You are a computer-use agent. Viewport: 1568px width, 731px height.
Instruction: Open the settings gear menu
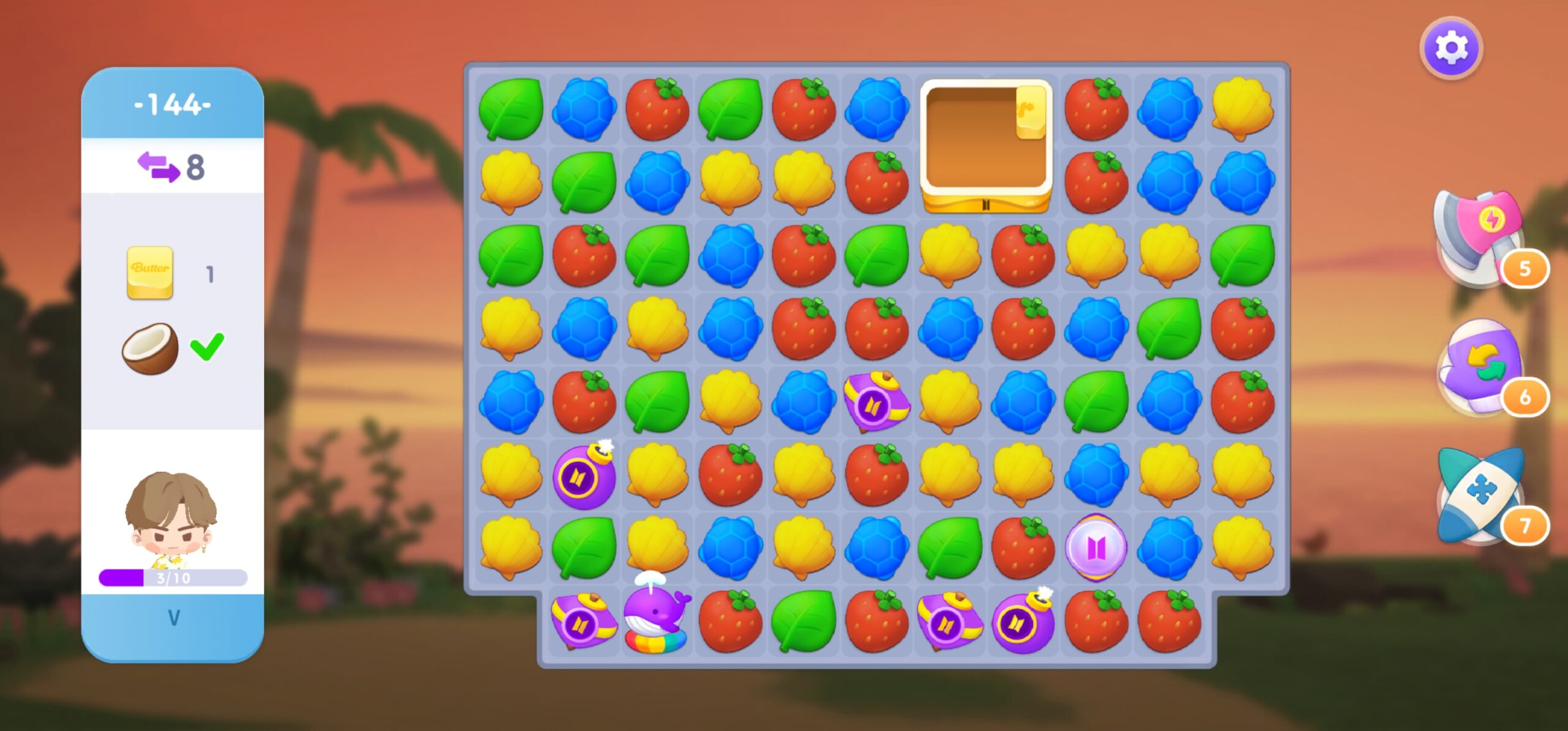[x=1451, y=48]
